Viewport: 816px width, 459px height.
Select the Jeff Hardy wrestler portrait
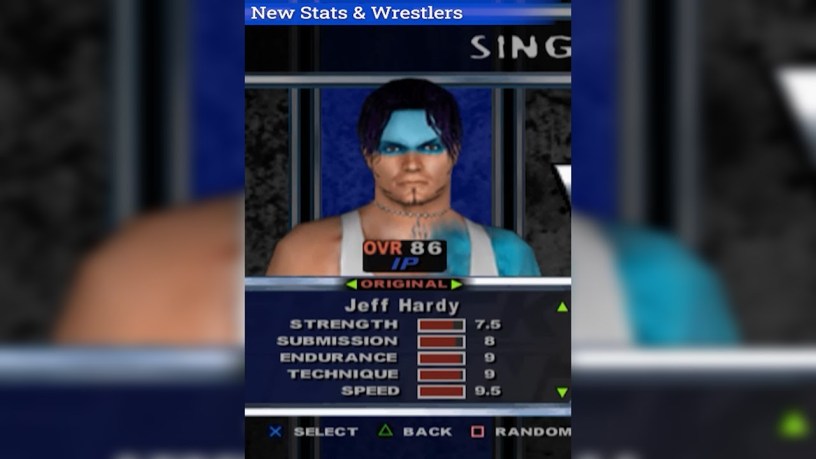click(x=408, y=178)
